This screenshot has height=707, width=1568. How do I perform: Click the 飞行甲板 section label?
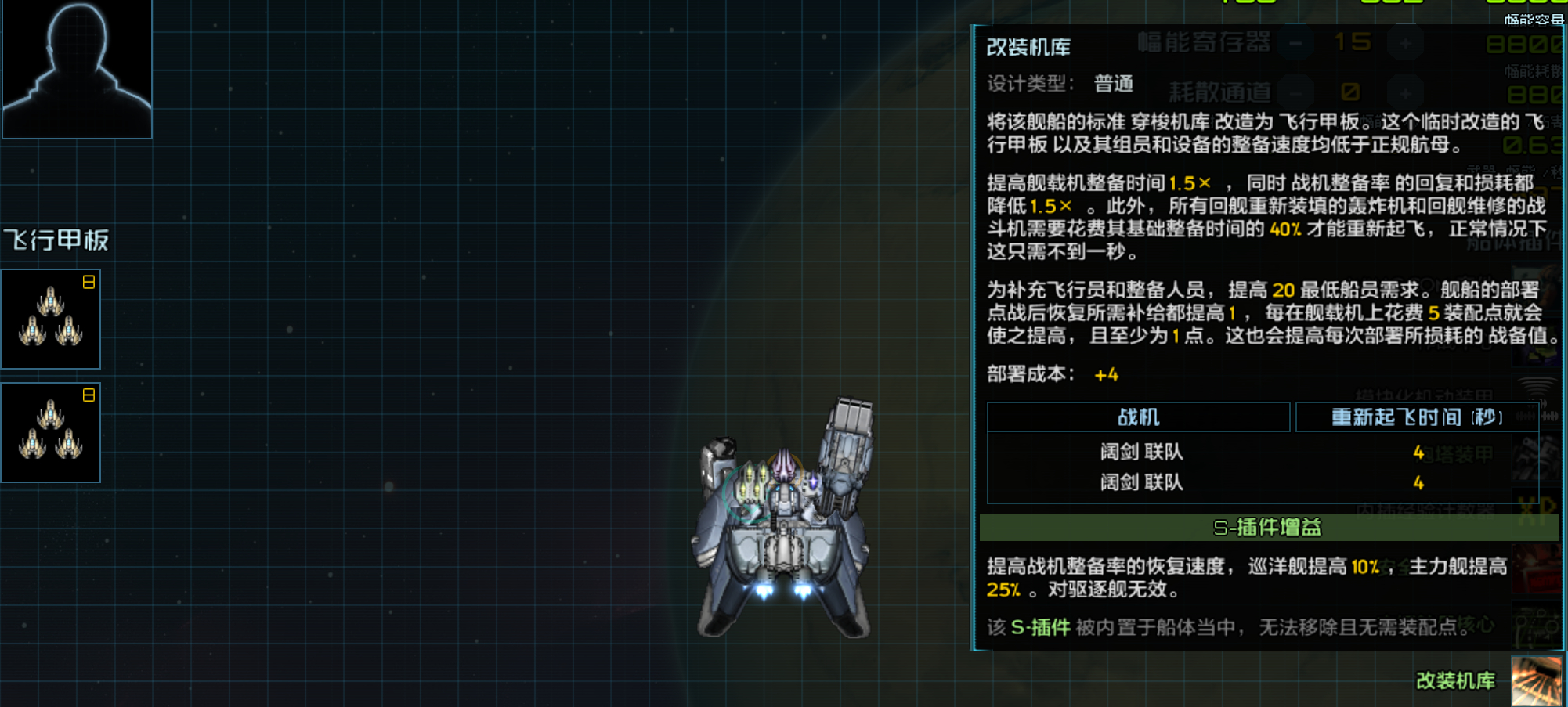[x=56, y=239]
